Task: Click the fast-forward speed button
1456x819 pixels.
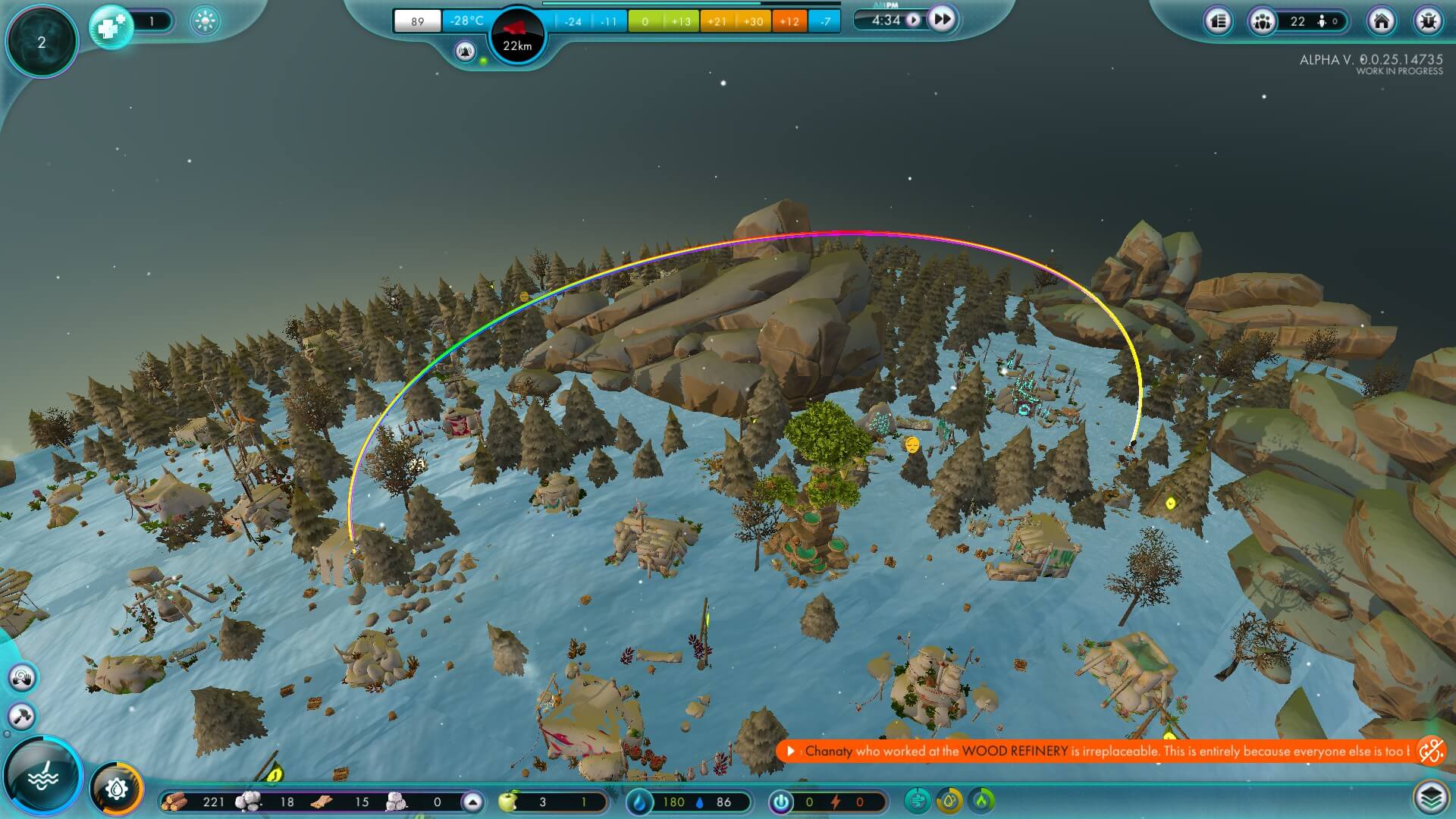Action: coord(941,20)
